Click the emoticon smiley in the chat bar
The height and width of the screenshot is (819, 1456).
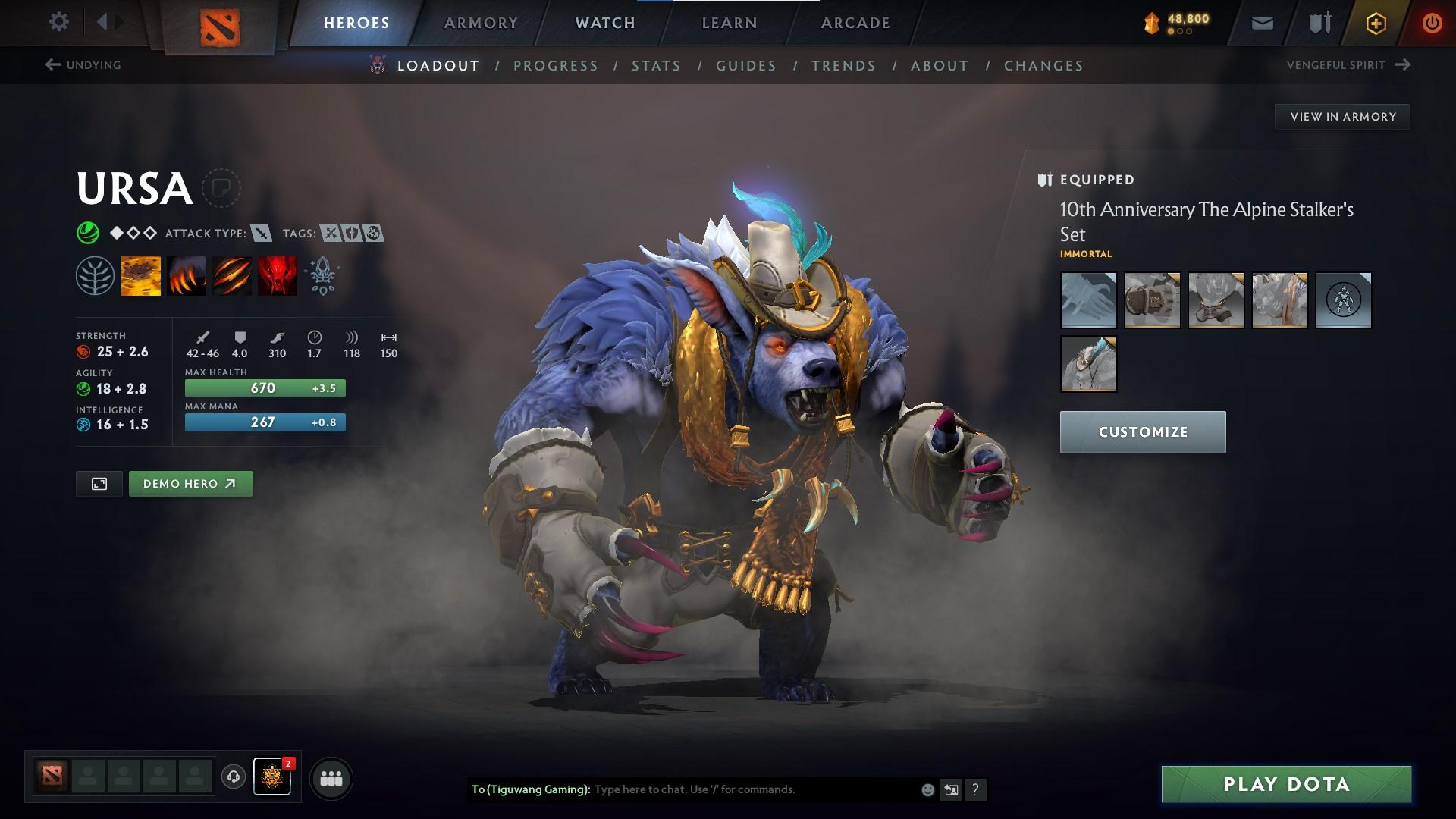click(927, 789)
